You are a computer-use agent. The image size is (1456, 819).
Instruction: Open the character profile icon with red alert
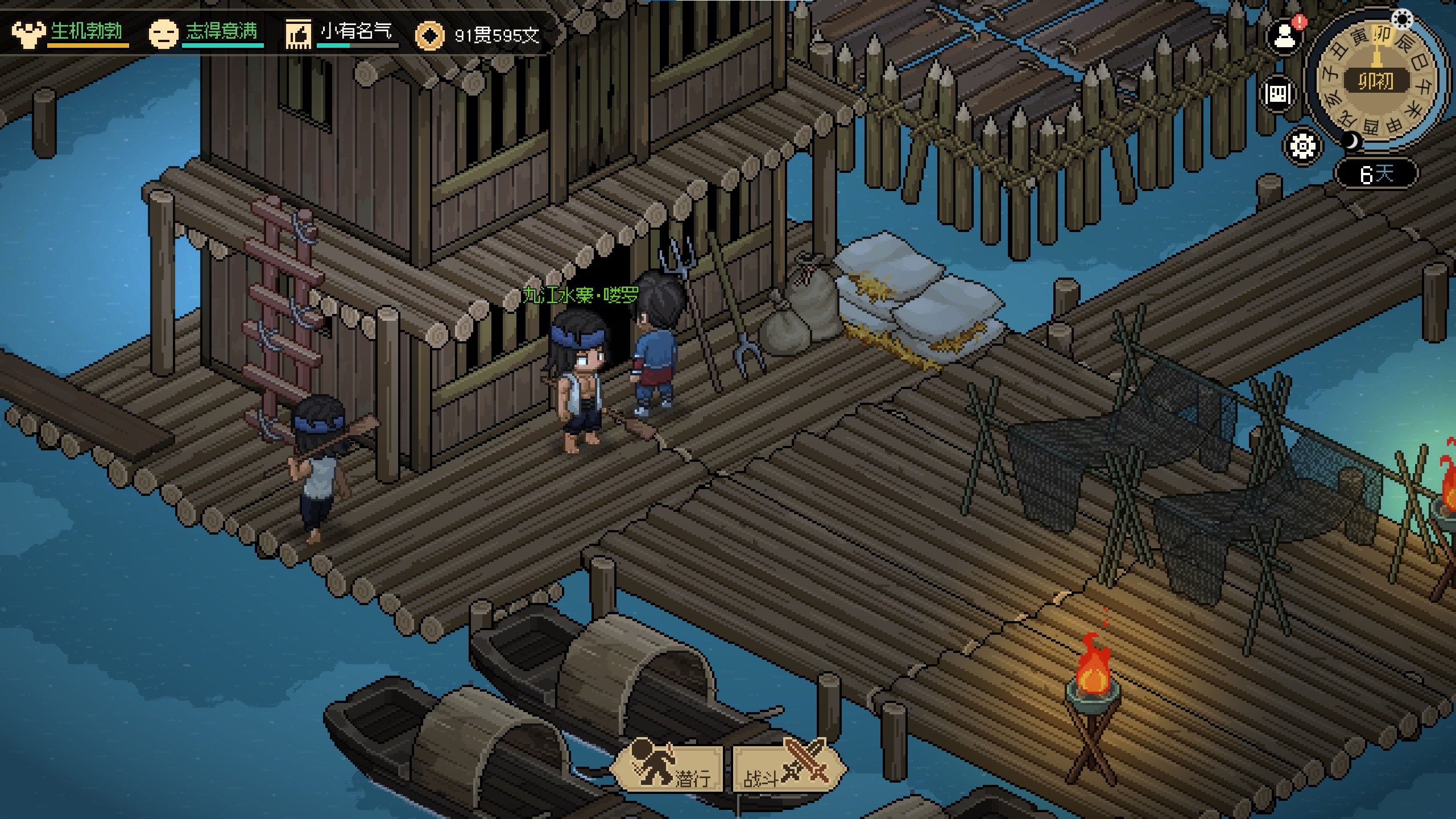pos(1284,38)
